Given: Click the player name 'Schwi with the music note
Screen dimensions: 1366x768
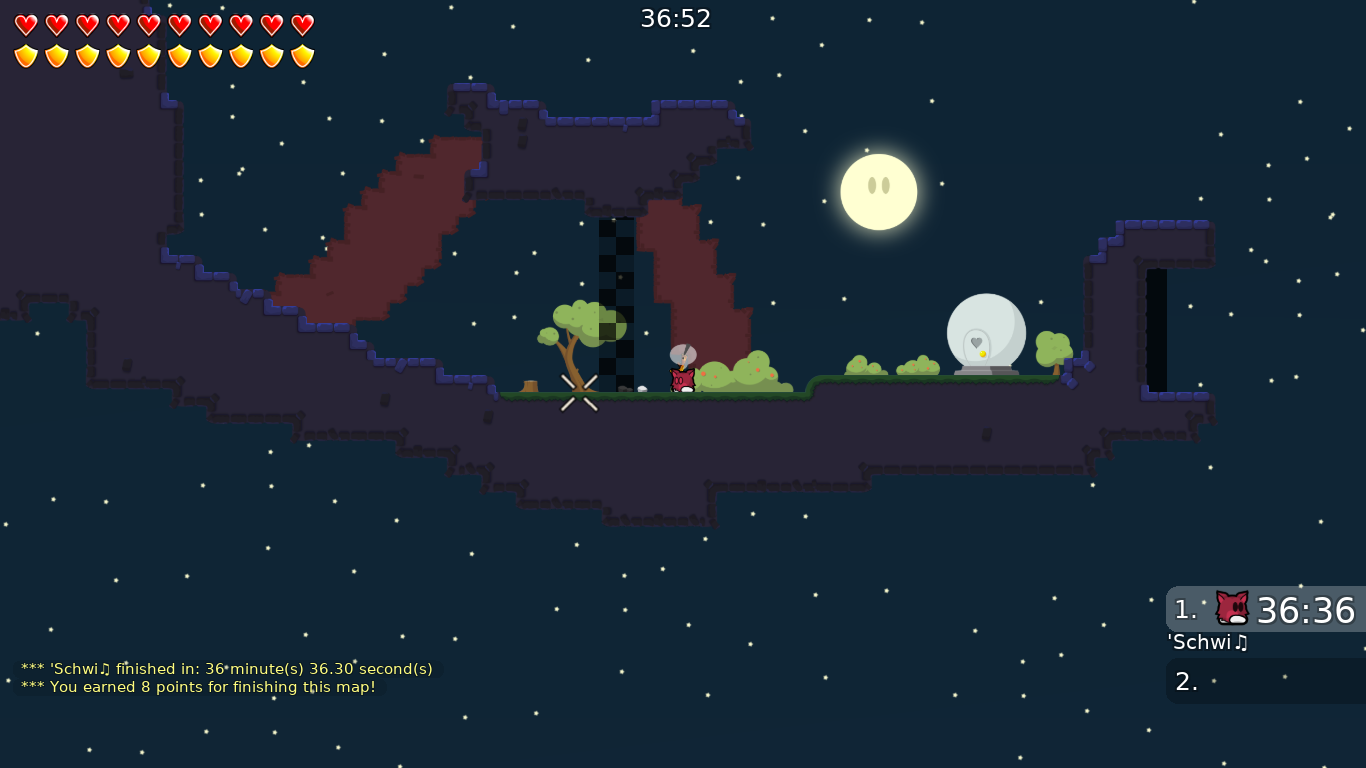Looking at the screenshot, I should point(1207,643).
